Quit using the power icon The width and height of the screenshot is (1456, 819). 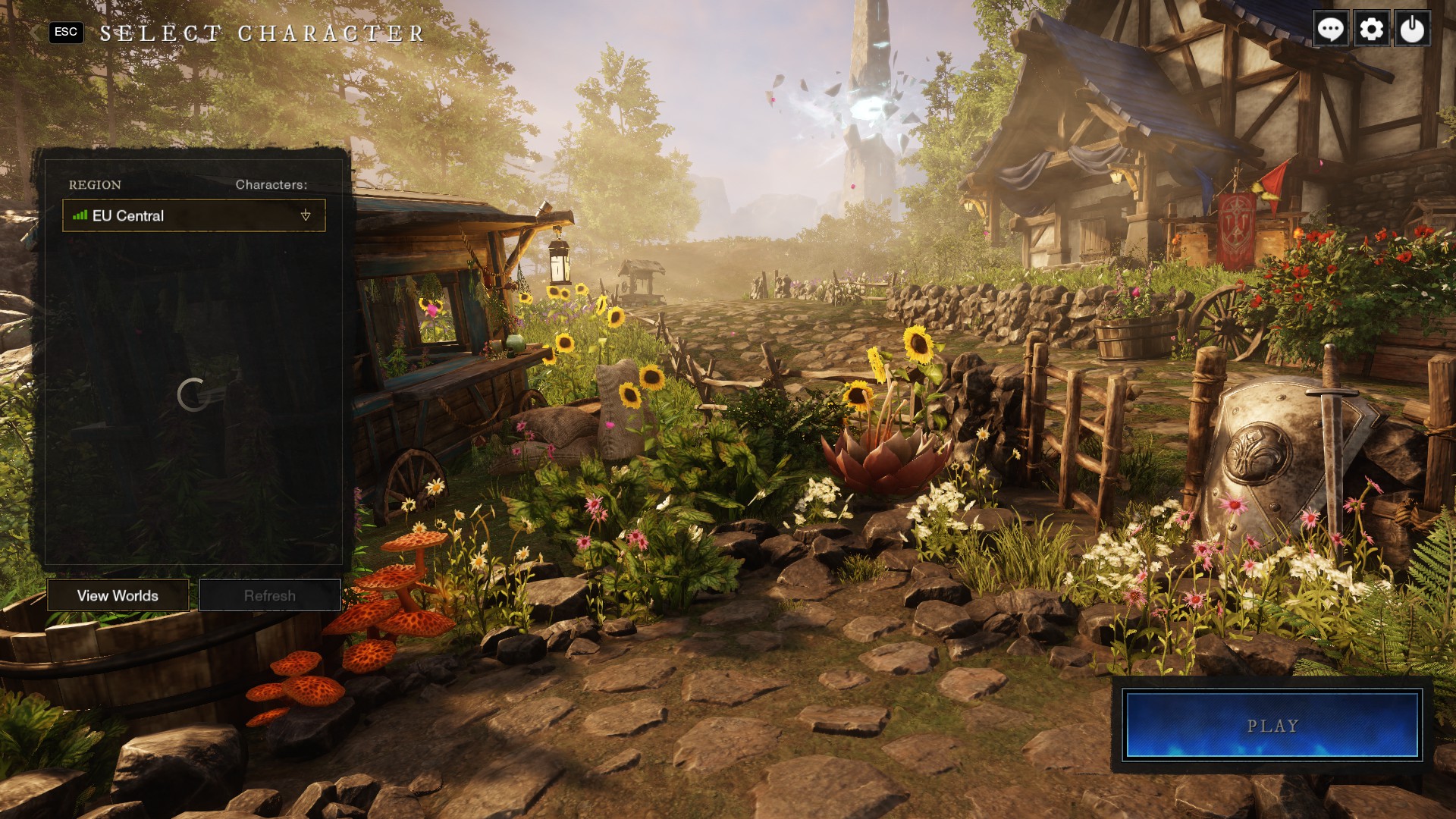click(1412, 30)
